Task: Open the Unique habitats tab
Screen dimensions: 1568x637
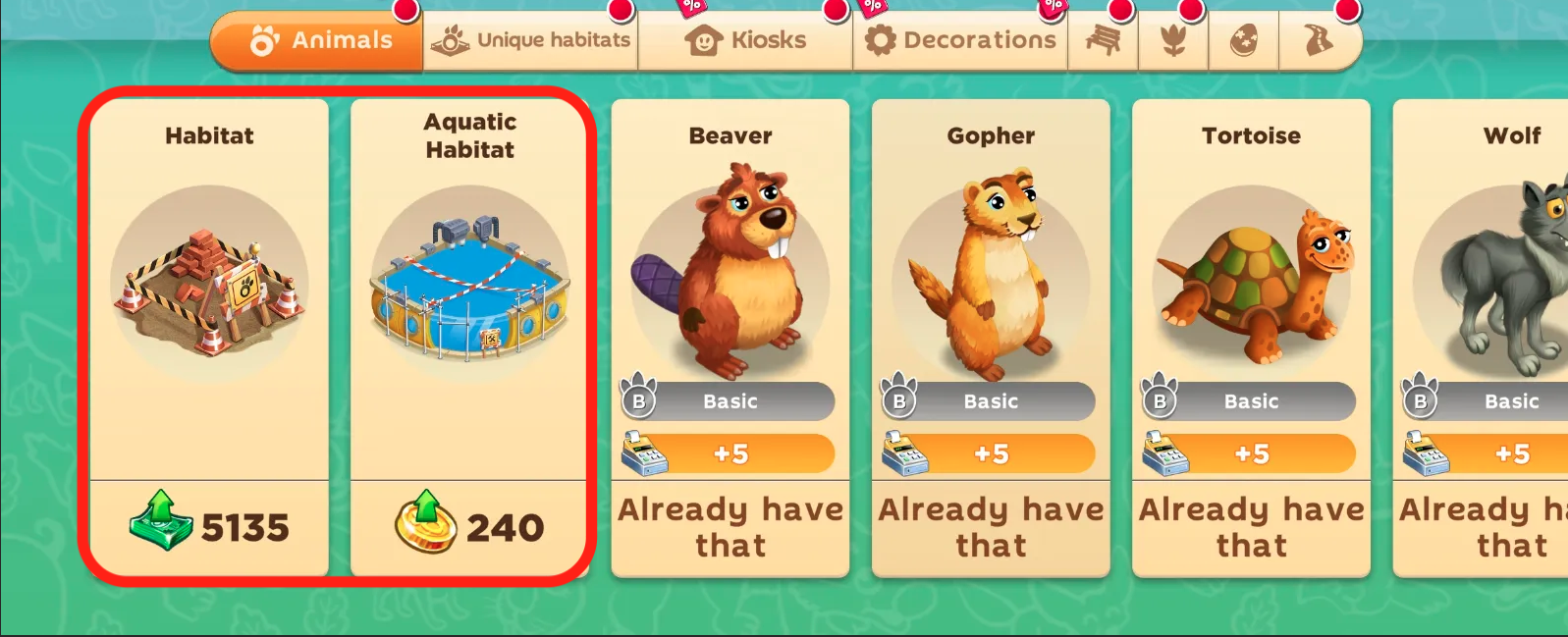Action: (x=531, y=41)
